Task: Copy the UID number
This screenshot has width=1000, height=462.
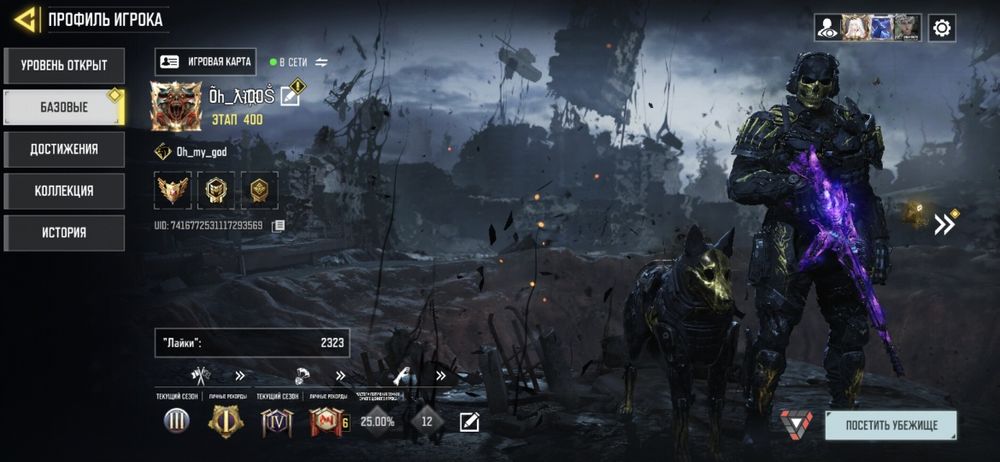Action: point(279,226)
